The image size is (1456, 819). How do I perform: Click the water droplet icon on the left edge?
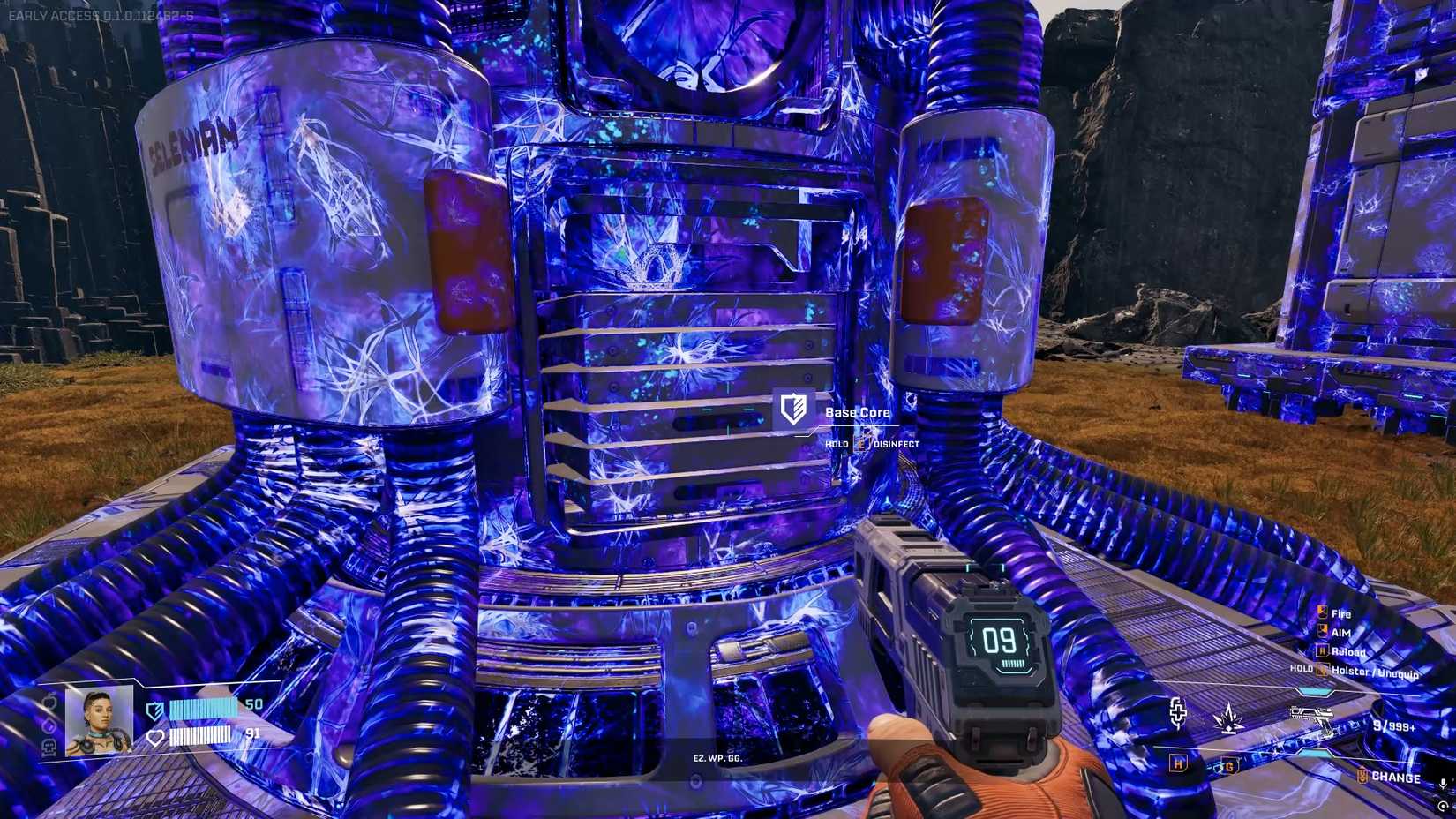pos(49,725)
